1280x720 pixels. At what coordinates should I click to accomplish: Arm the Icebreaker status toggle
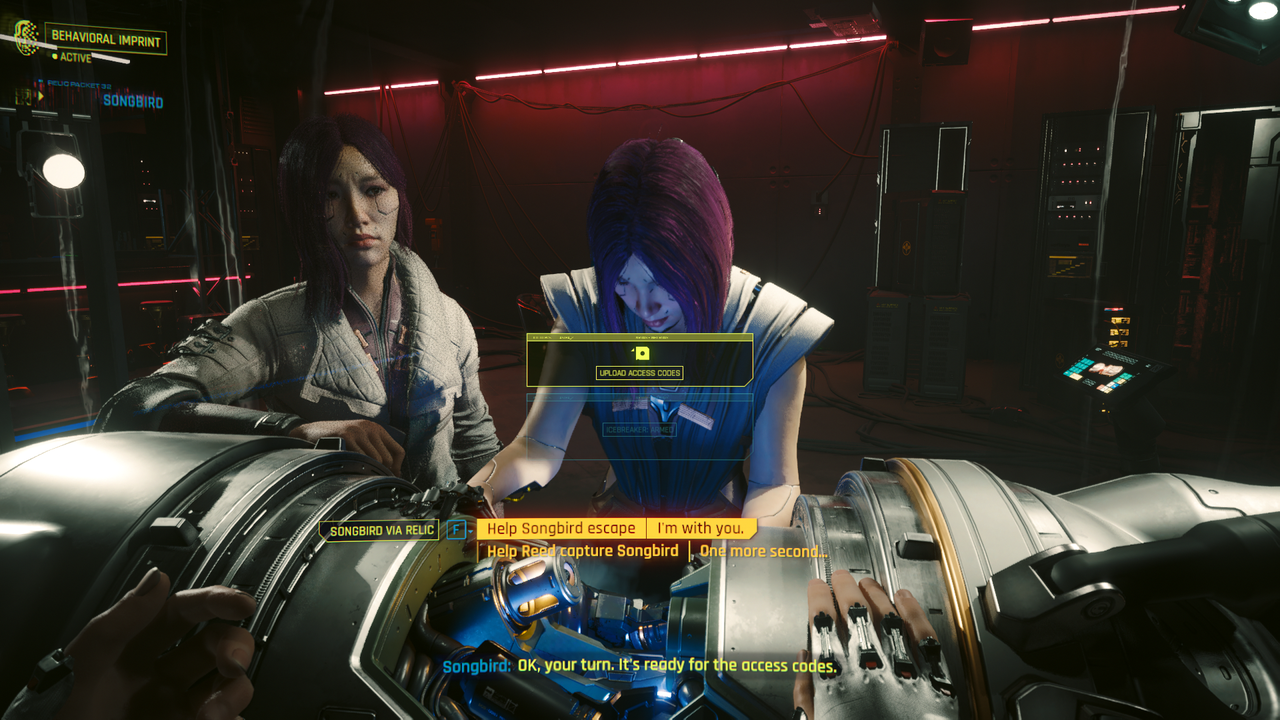639,430
